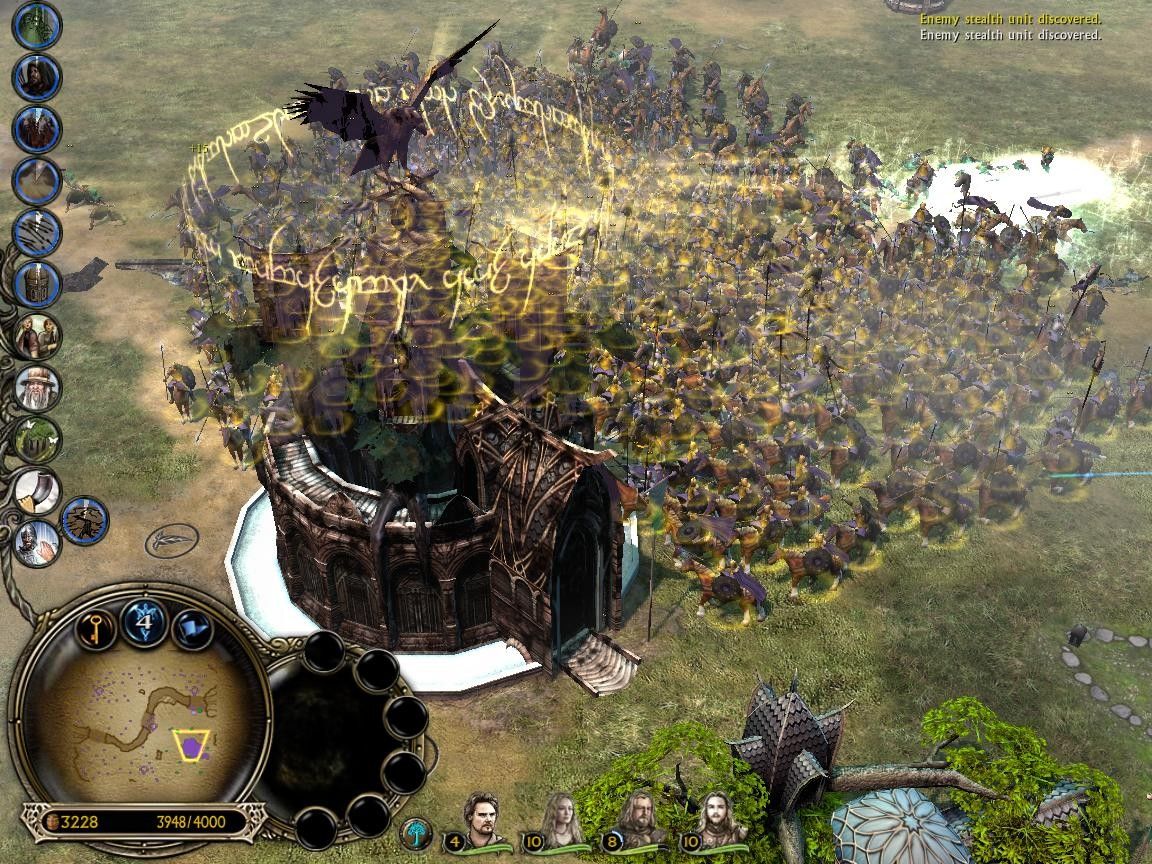Activate the forest with butterflies power
The height and width of the screenshot is (864, 1152).
(x=38, y=440)
